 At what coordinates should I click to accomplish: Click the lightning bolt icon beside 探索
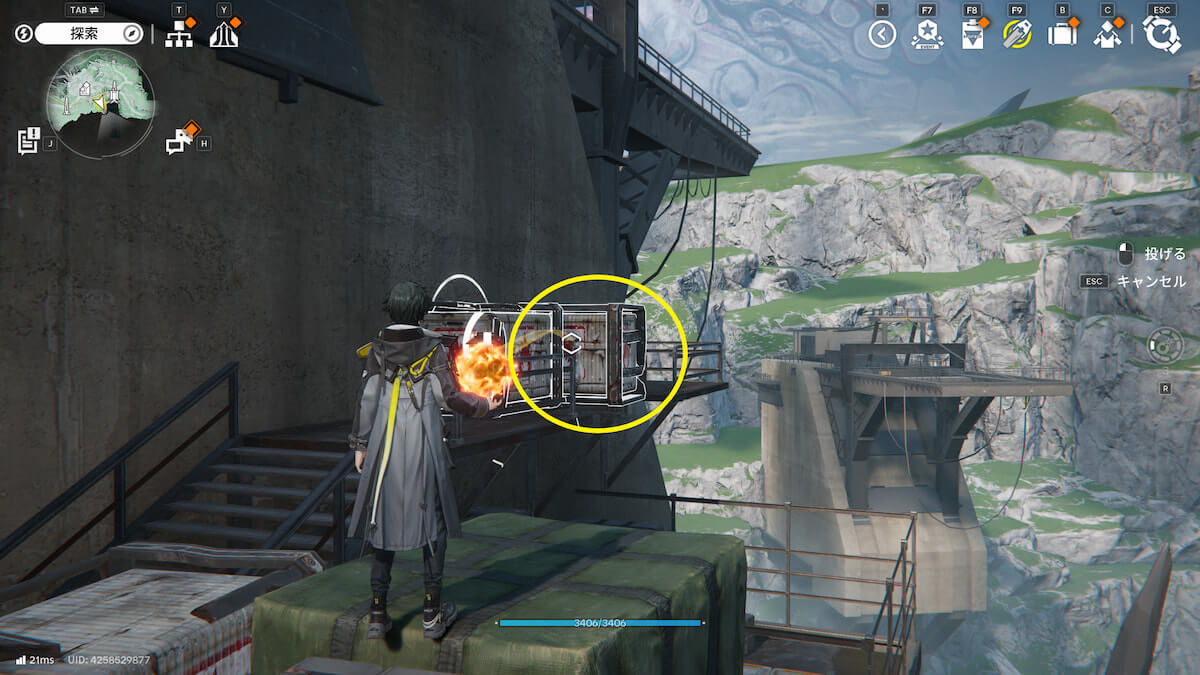[24, 34]
